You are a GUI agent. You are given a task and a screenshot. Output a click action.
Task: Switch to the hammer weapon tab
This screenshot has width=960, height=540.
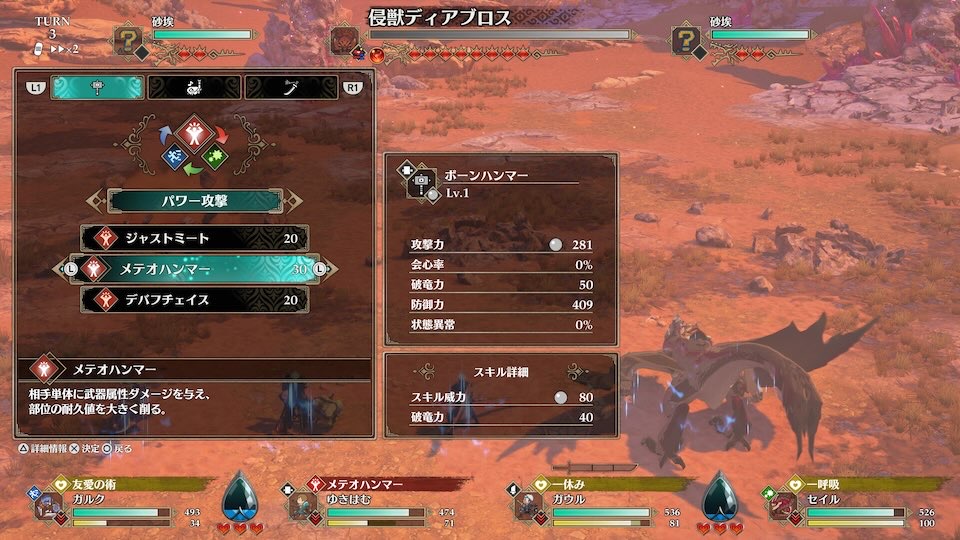pos(98,88)
